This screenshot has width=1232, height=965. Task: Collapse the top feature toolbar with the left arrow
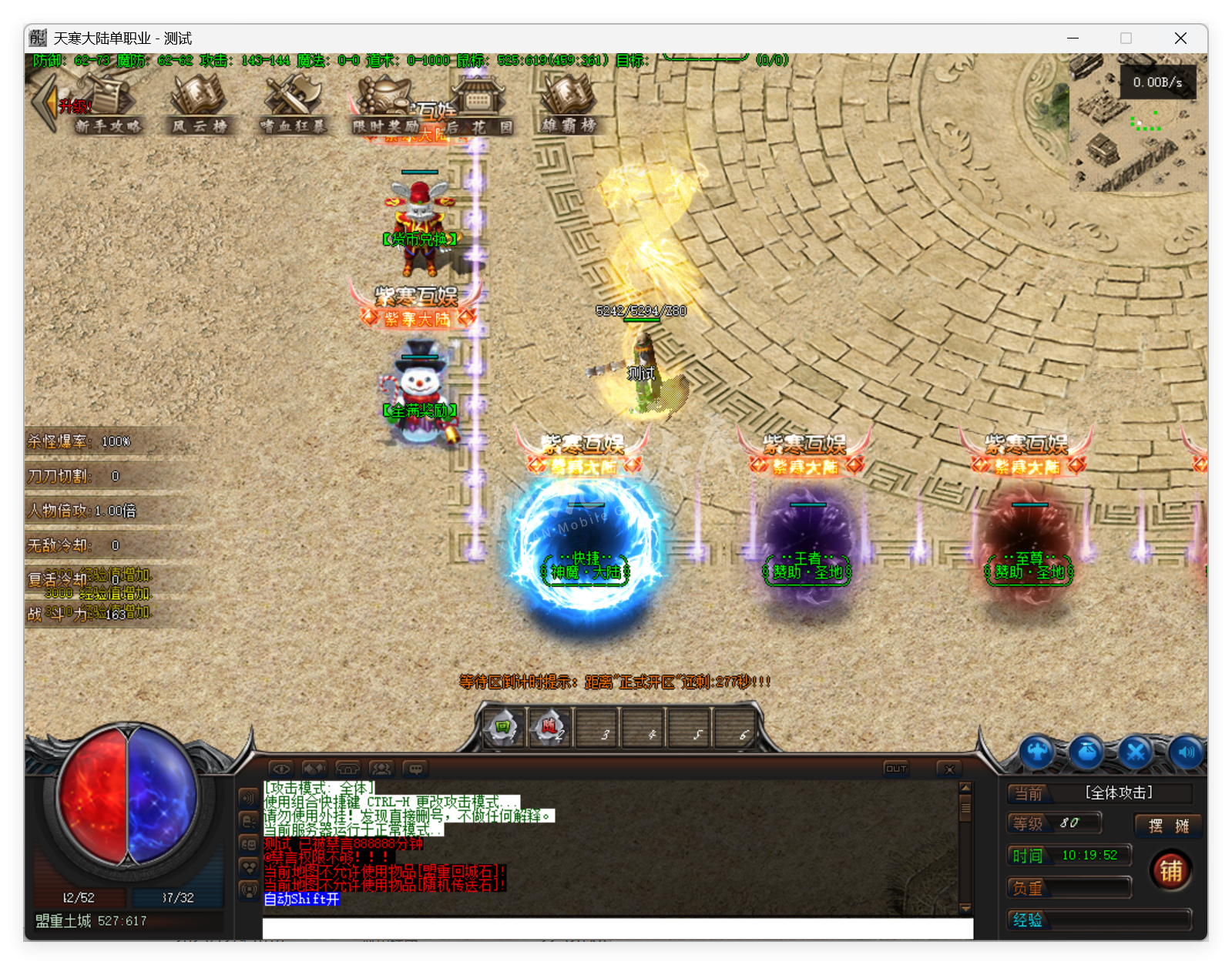point(42,102)
